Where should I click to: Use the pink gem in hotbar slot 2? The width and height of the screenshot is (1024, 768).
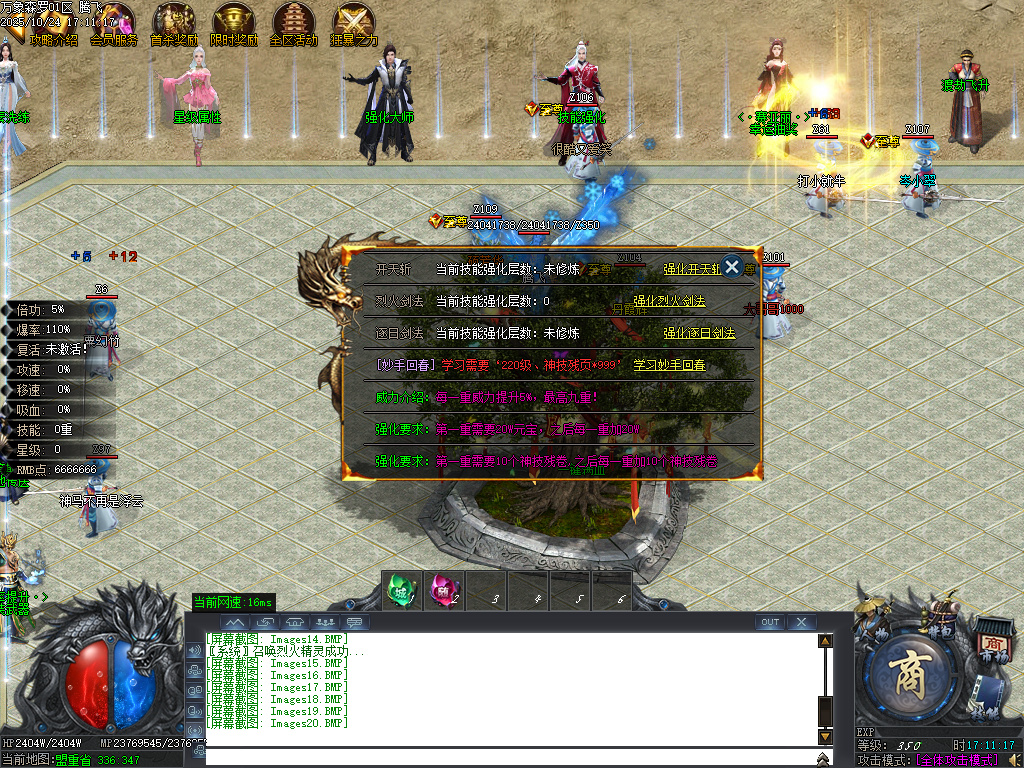point(442,590)
